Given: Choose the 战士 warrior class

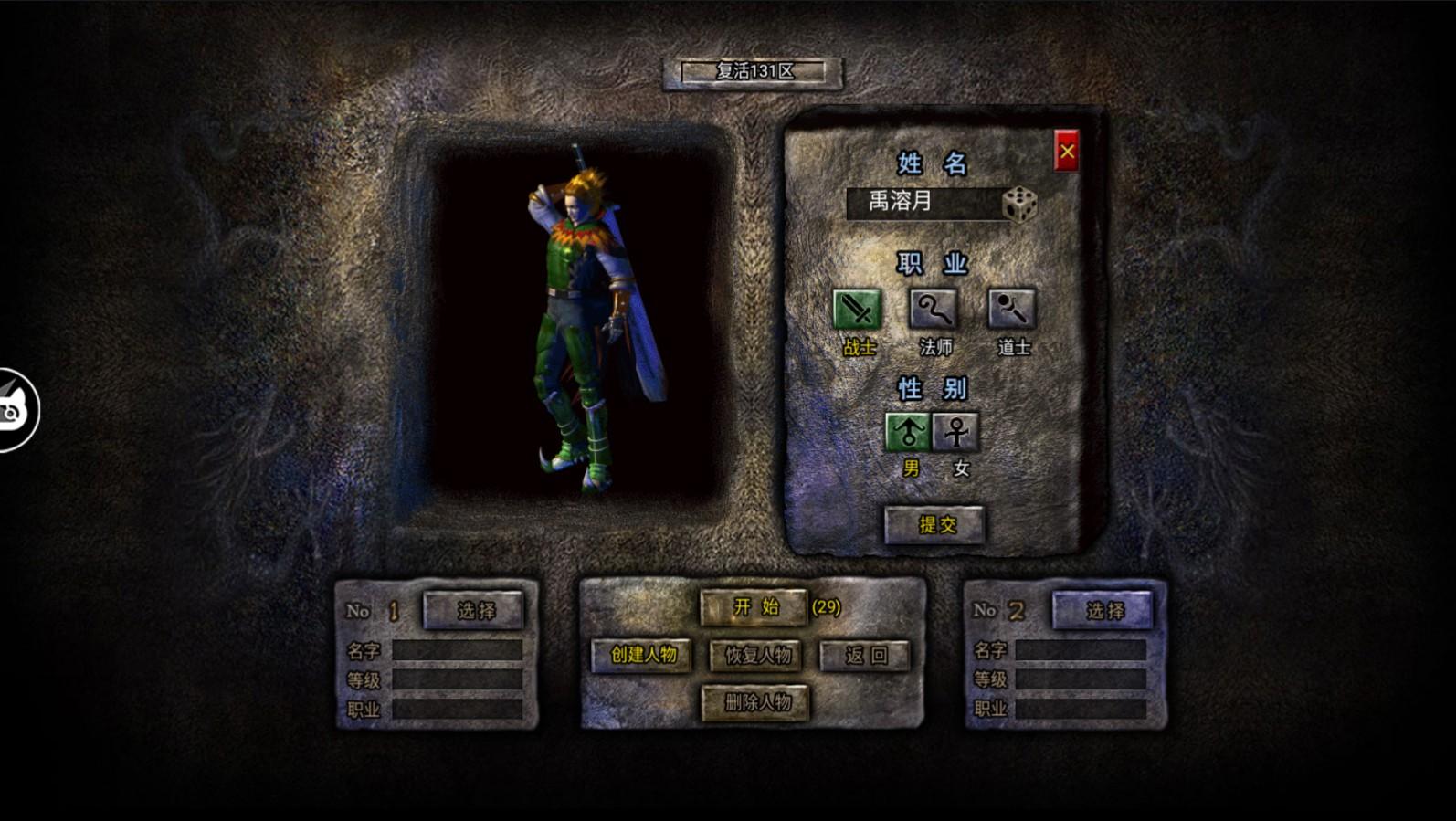Looking at the screenshot, I should pos(857,310).
